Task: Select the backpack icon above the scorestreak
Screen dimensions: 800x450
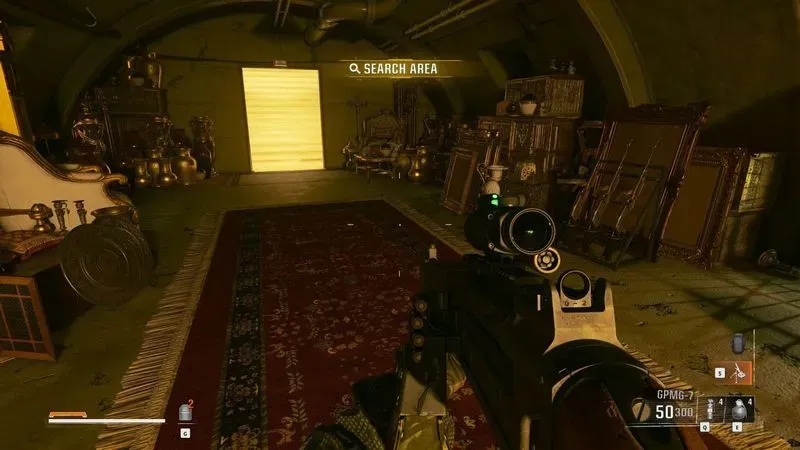Action: (739, 343)
